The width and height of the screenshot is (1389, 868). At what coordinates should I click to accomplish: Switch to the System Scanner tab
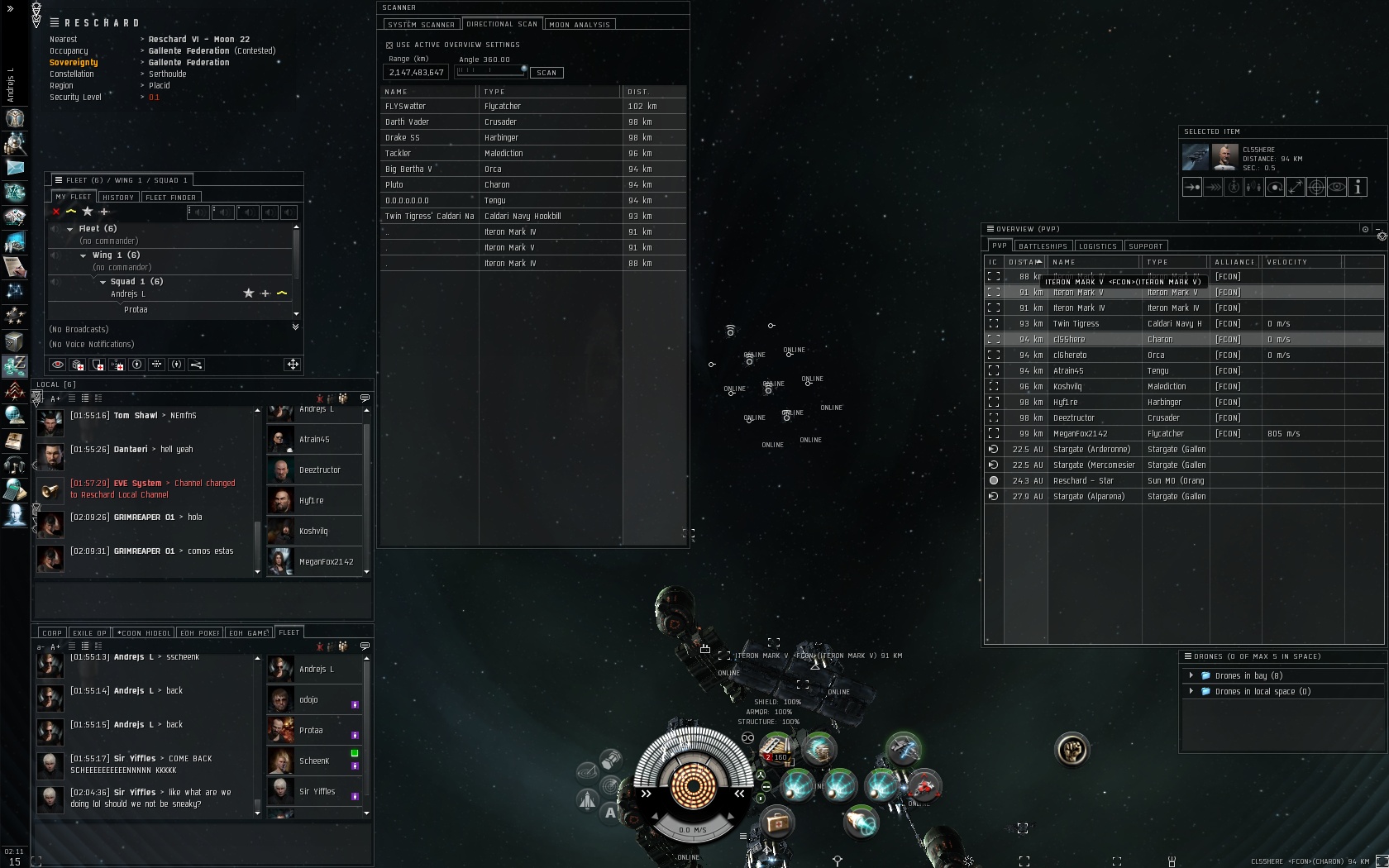tap(421, 25)
